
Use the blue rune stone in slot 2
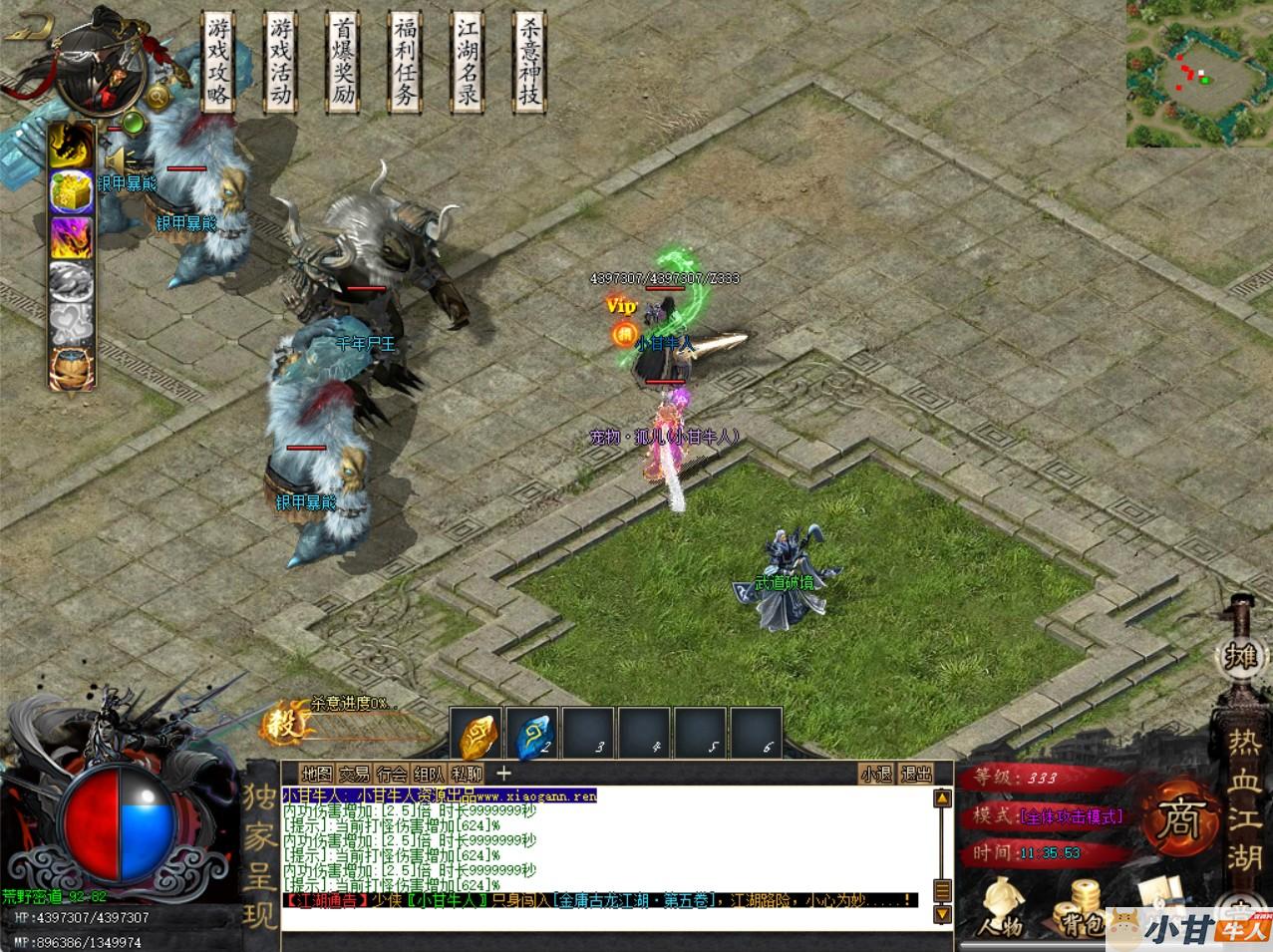tap(531, 736)
